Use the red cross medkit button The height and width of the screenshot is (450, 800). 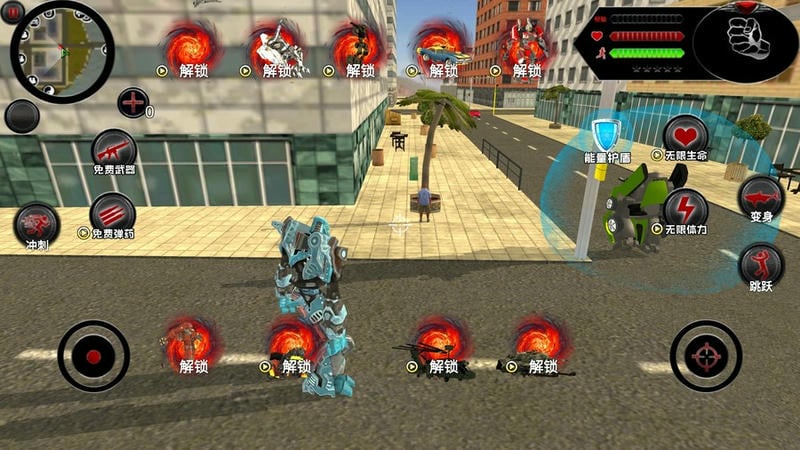tap(133, 102)
